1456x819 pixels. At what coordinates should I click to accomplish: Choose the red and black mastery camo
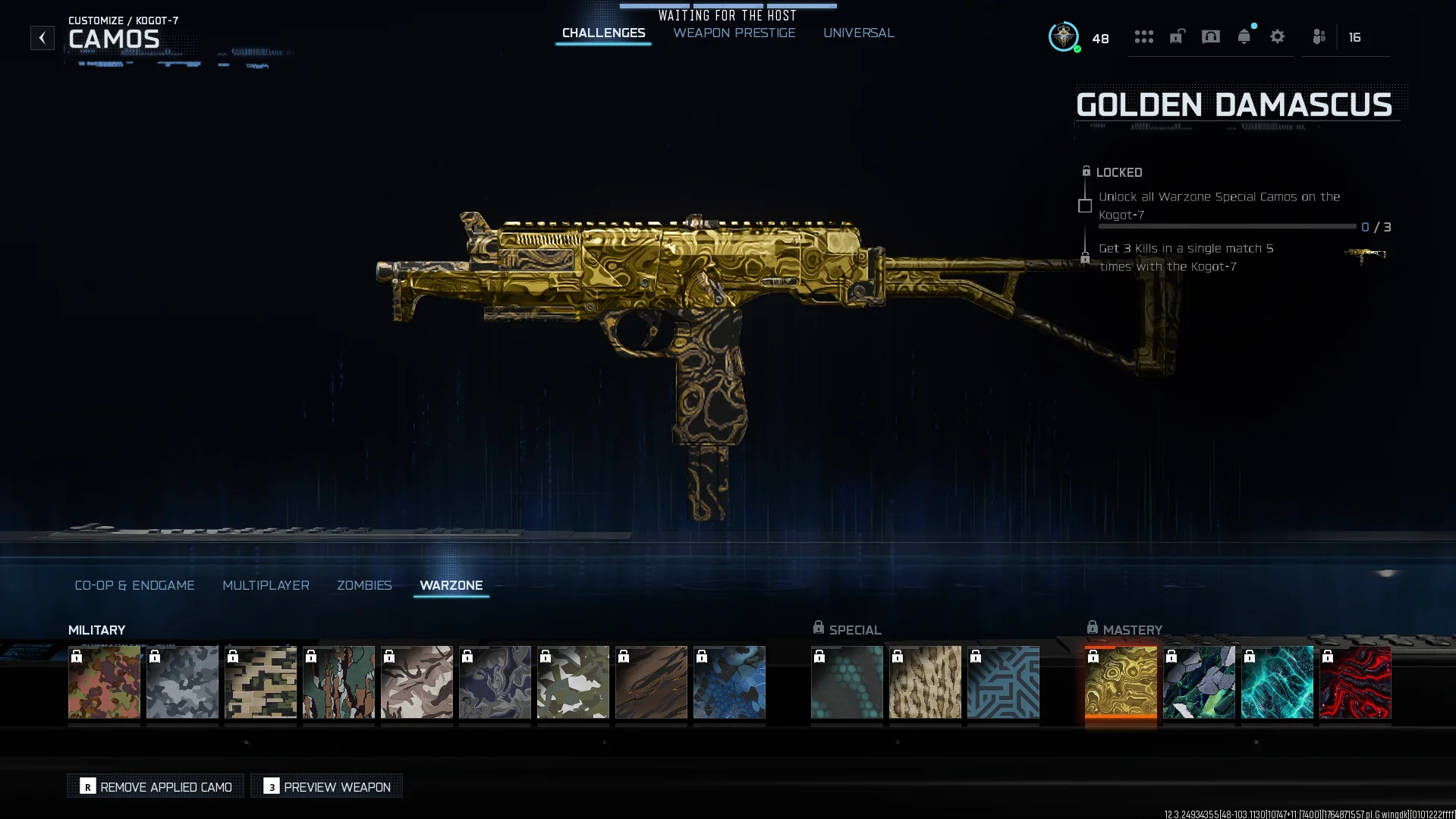pyautogui.click(x=1355, y=682)
